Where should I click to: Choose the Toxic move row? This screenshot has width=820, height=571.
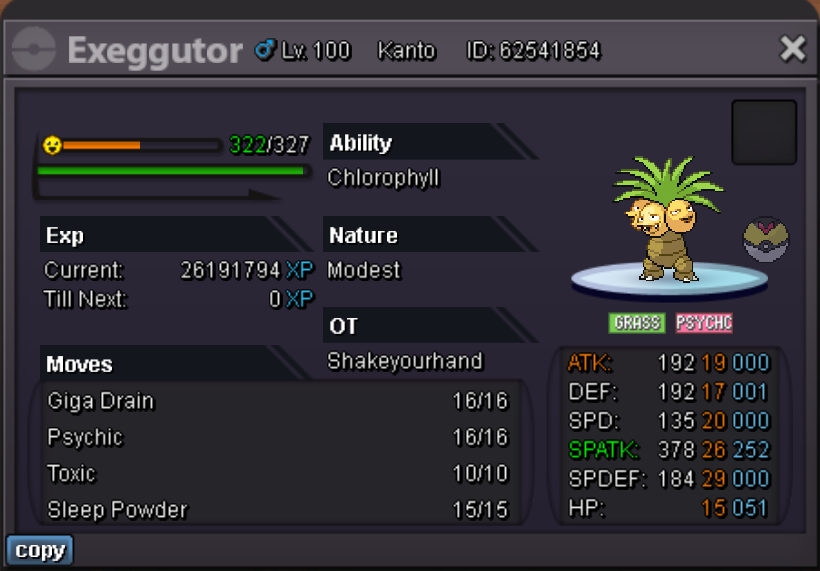pos(277,473)
